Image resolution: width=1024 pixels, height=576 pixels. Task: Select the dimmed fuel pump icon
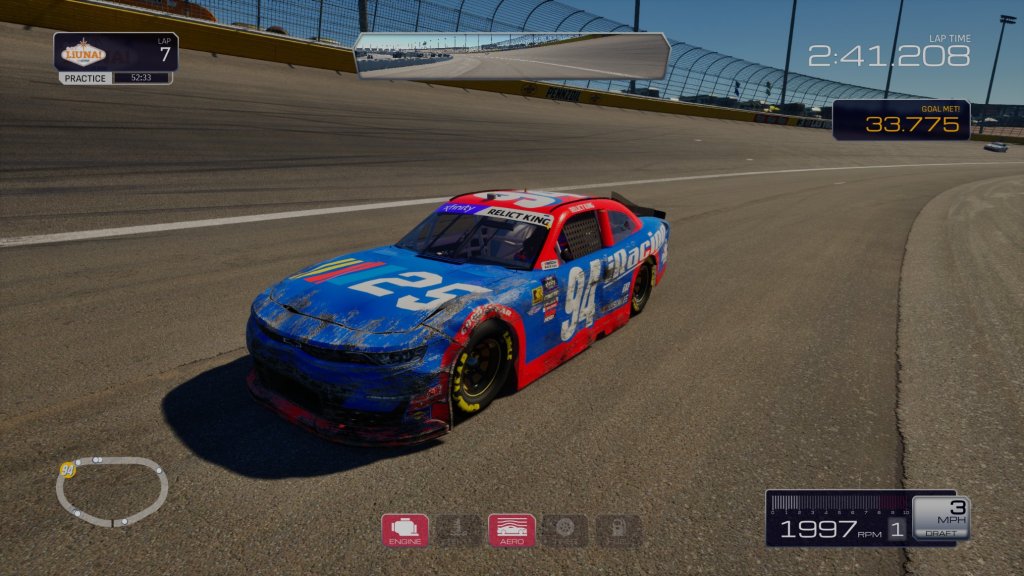[619, 530]
